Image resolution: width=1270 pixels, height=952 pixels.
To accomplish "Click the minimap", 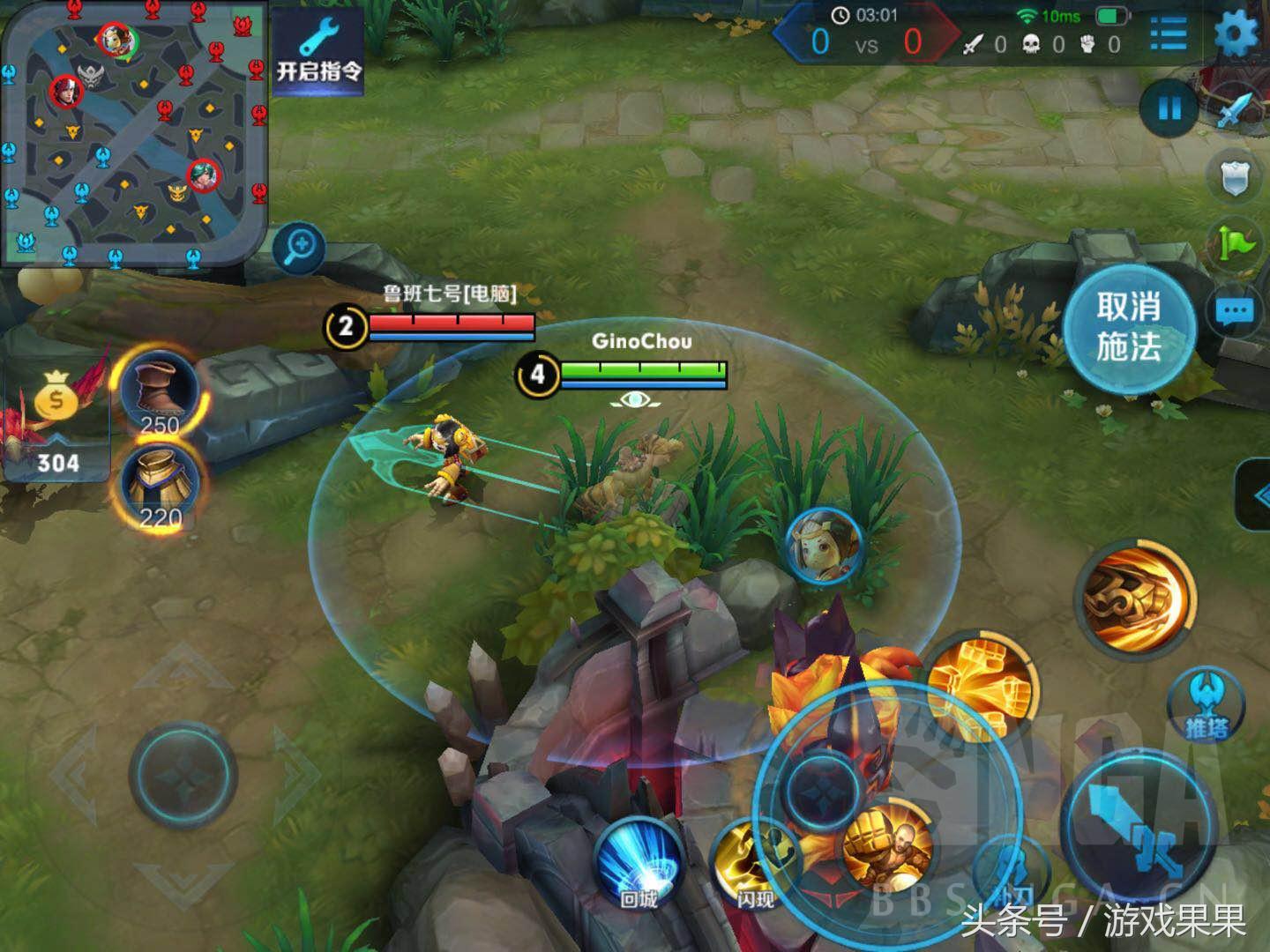I will [132, 132].
